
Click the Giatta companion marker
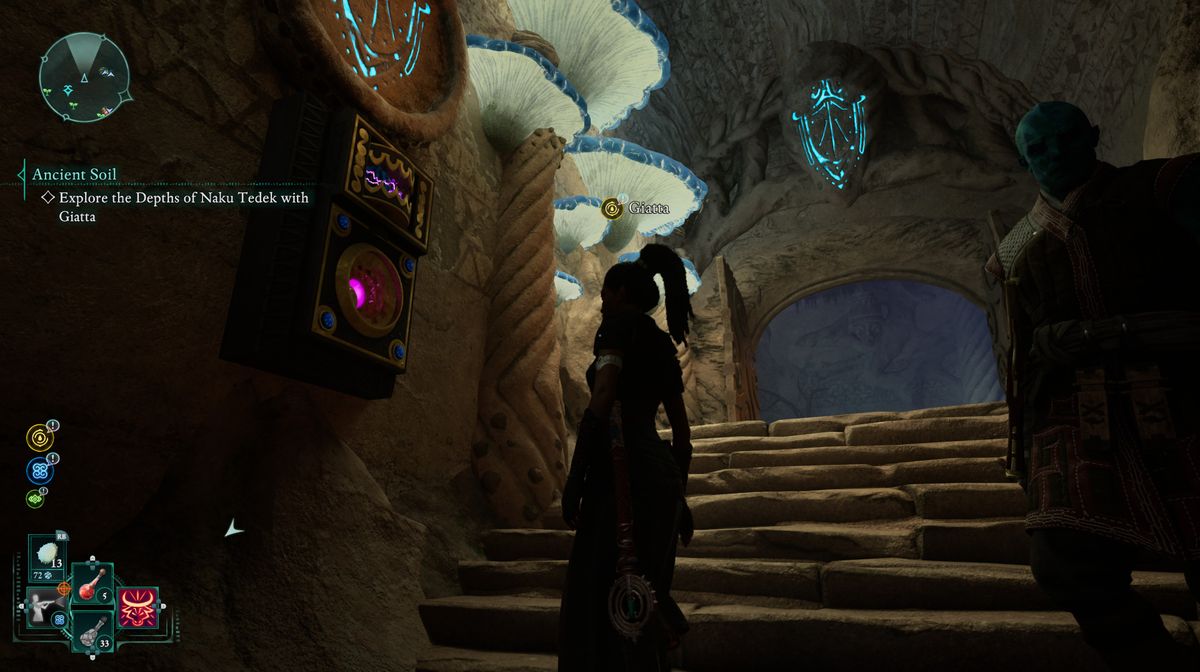pos(611,209)
